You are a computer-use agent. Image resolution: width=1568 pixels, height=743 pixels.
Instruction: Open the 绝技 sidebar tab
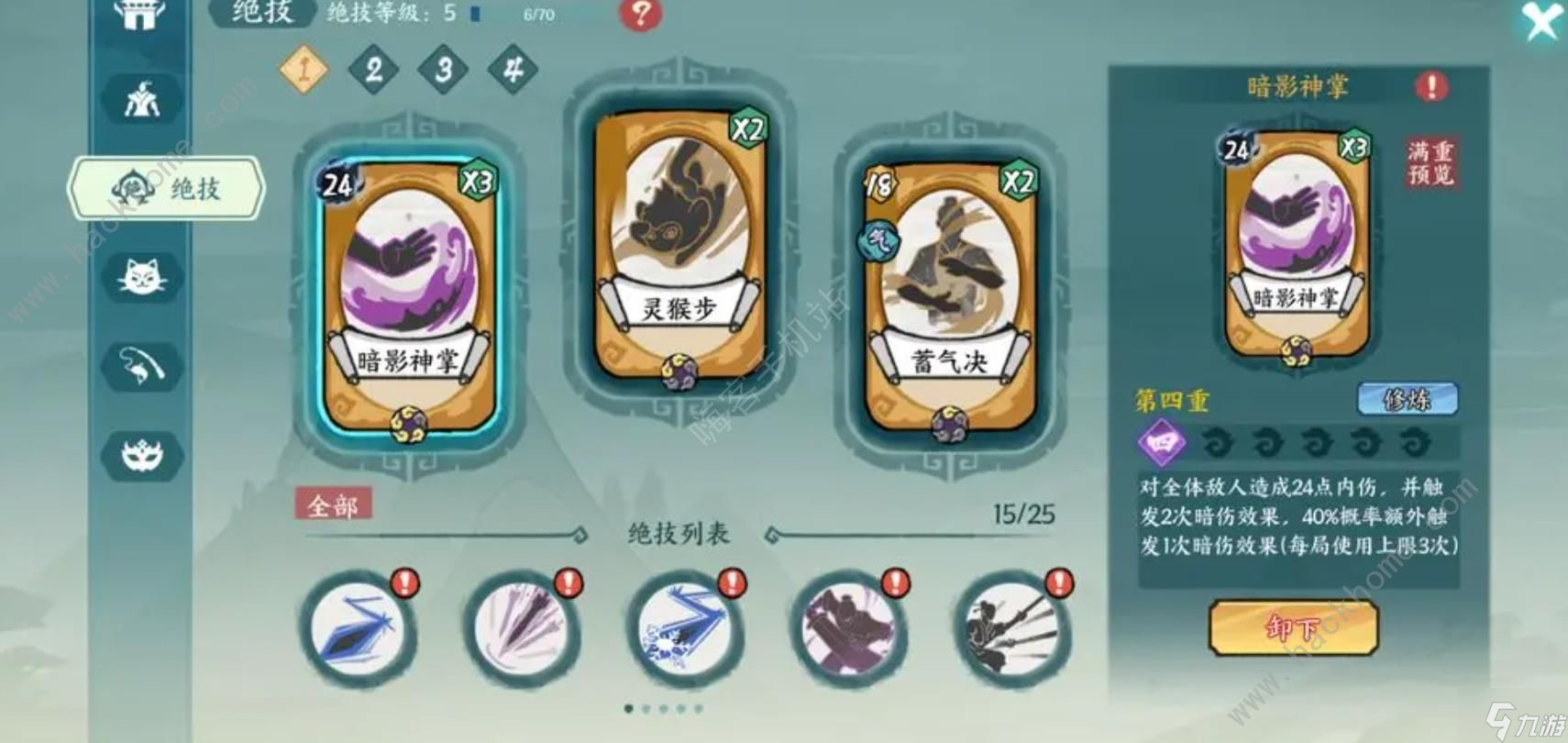pos(168,188)
